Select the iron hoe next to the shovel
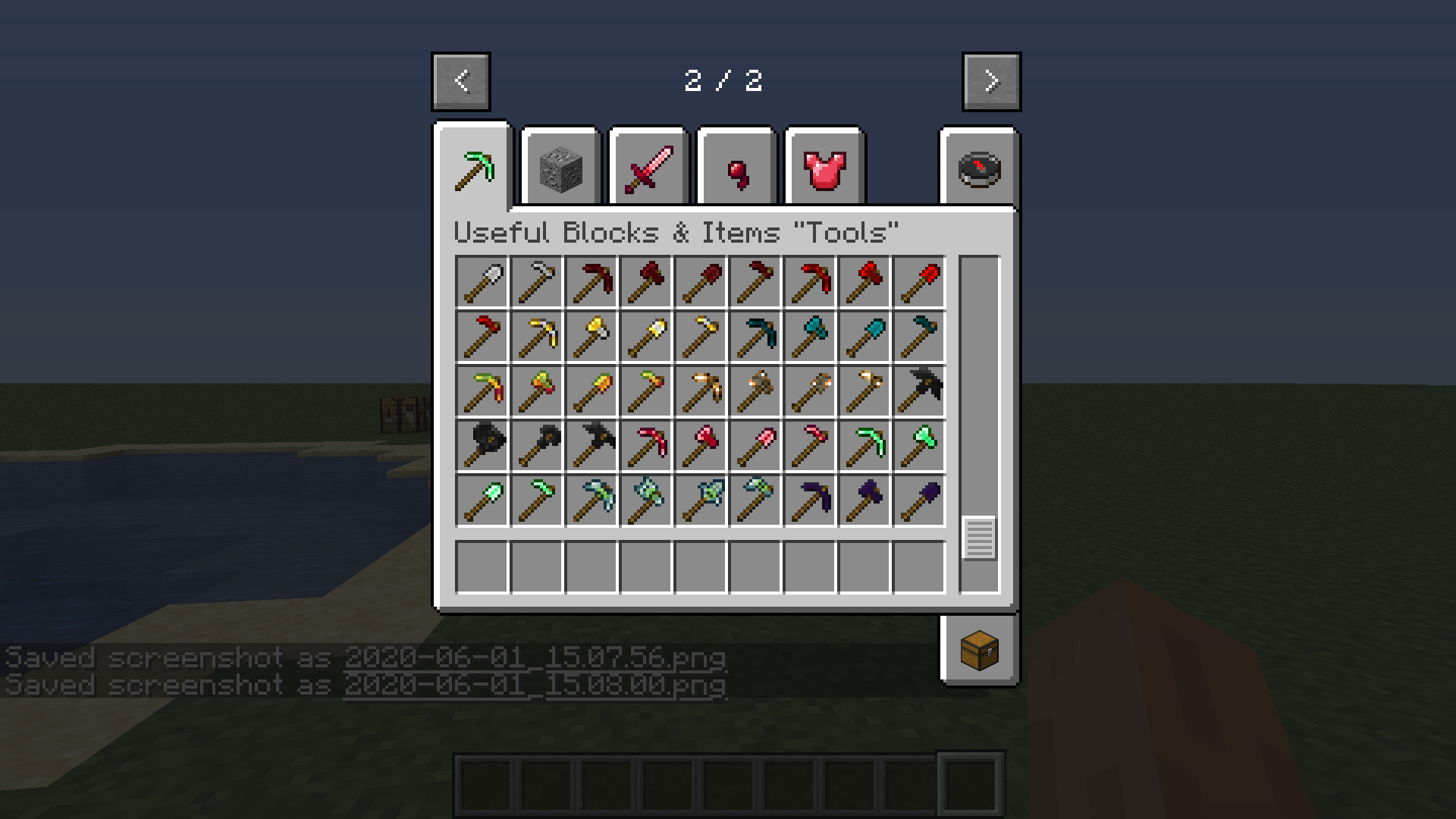 537,281
